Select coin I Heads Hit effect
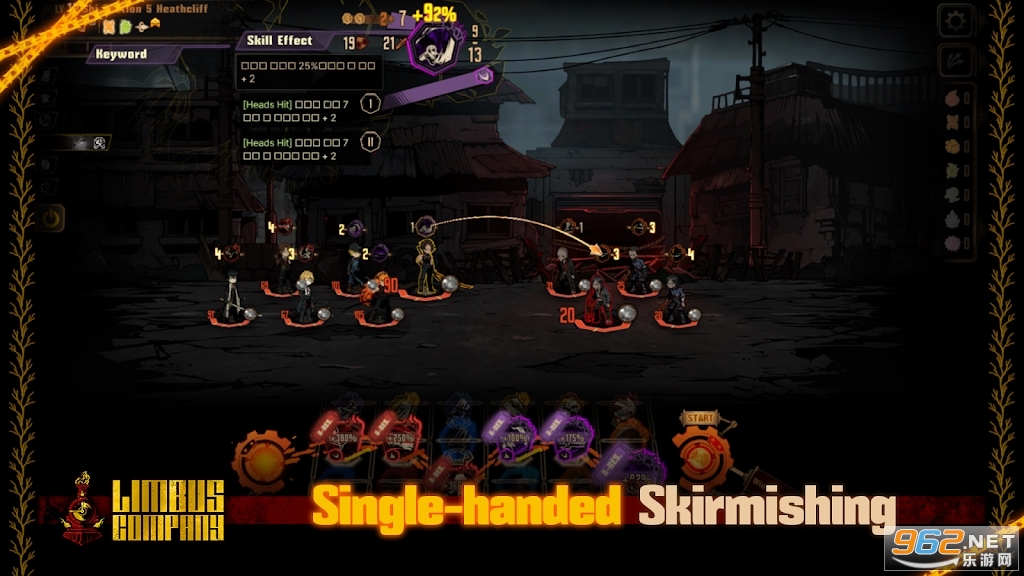The width and height of the screenshot is (1024, 576). [370, 104]
